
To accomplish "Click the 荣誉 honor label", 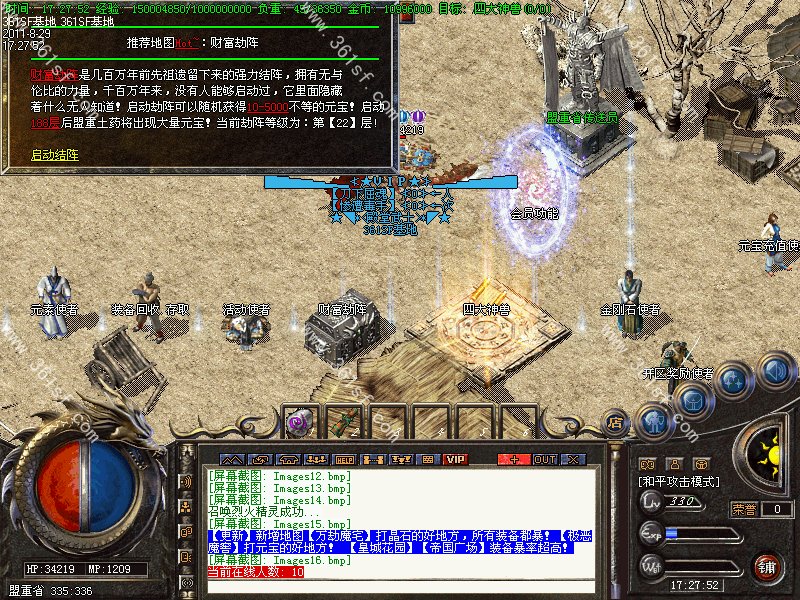I will 743,509.
